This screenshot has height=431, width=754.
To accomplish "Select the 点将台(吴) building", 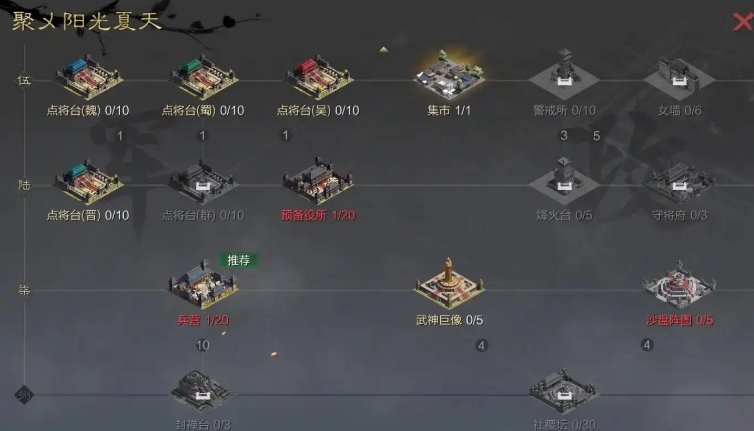I will click(317, 76).
